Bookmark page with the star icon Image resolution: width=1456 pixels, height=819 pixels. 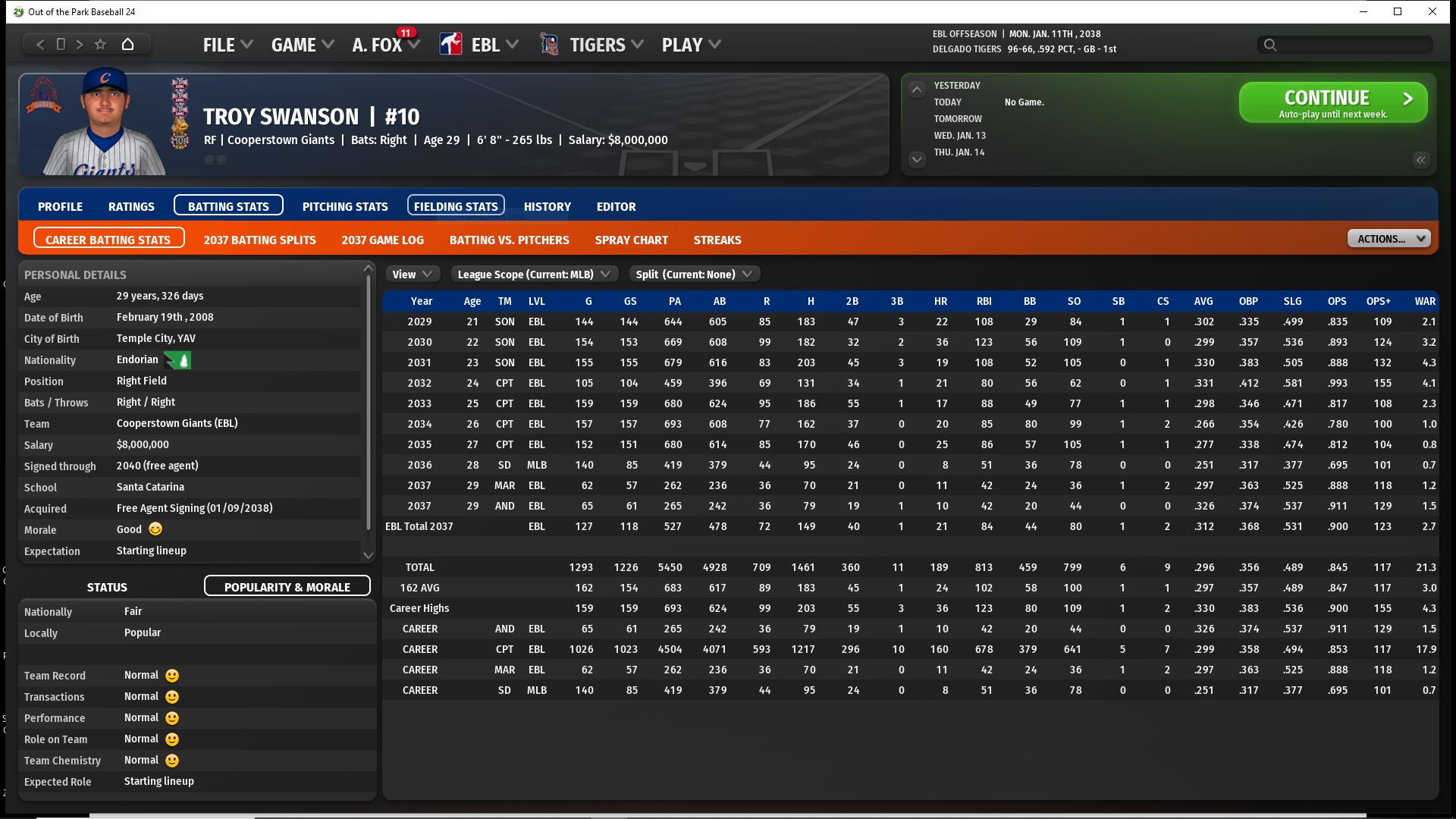100,44
